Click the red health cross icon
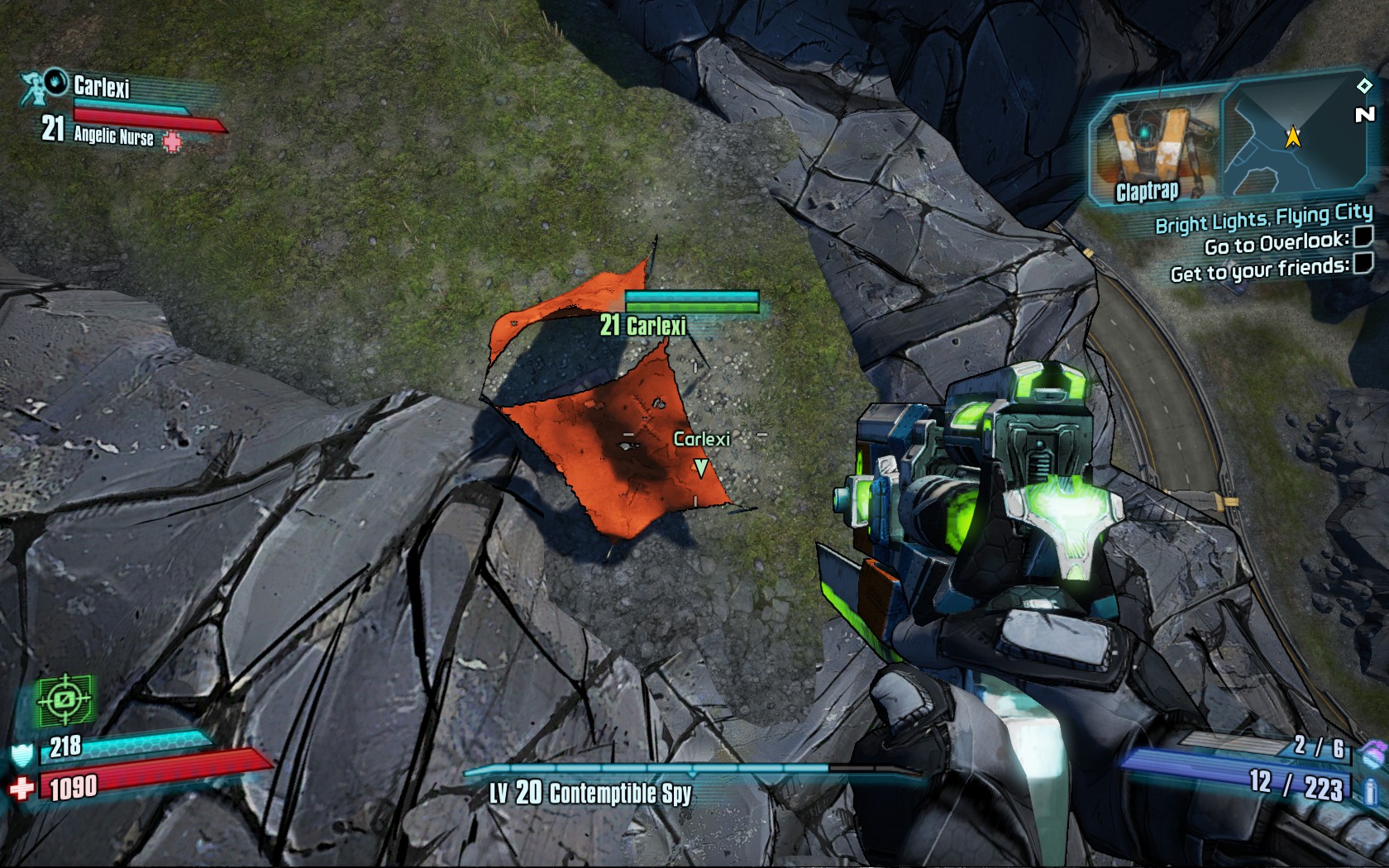 (21, 789)
